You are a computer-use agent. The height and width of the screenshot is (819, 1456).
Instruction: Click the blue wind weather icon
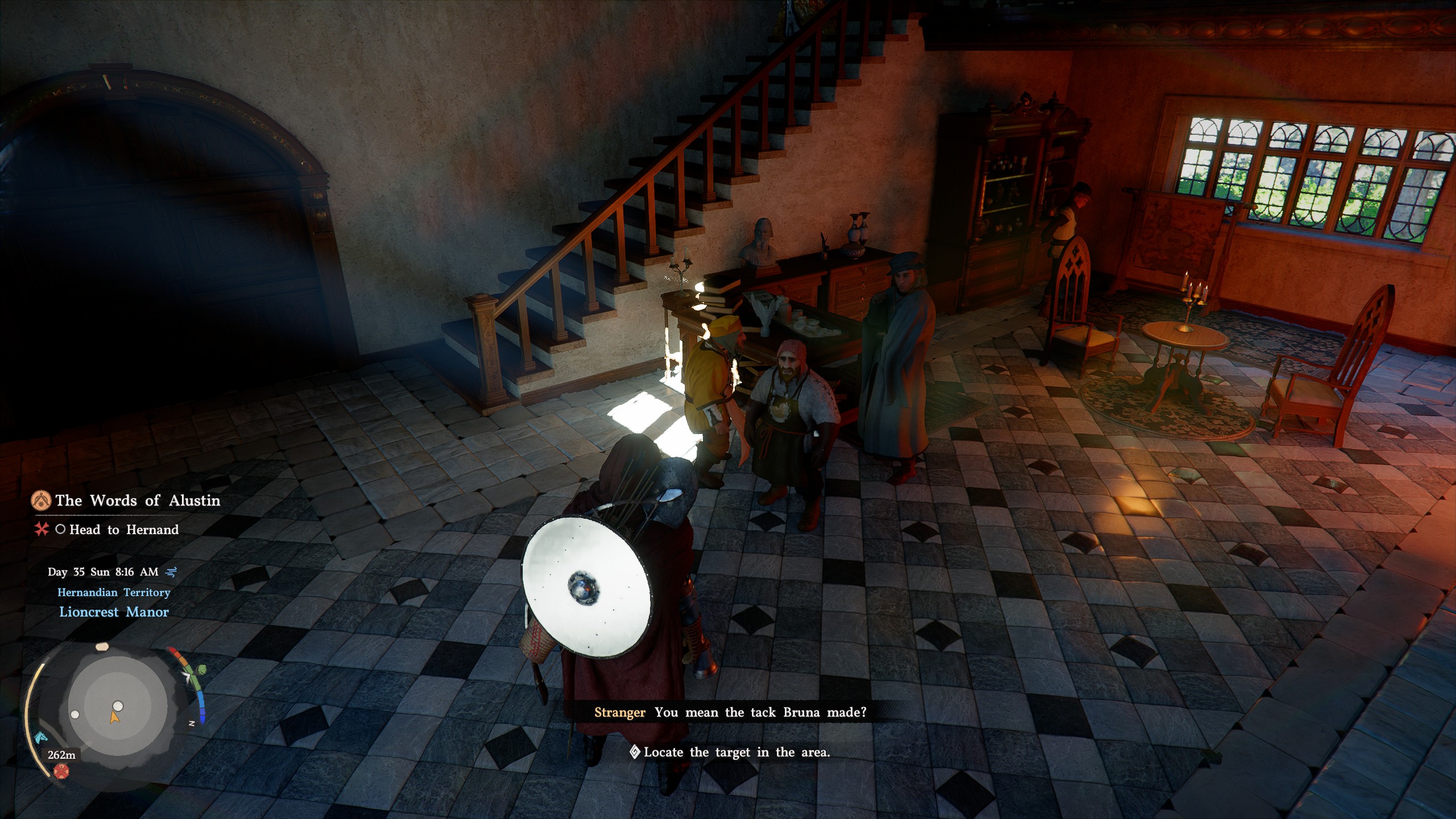(171, 572)
